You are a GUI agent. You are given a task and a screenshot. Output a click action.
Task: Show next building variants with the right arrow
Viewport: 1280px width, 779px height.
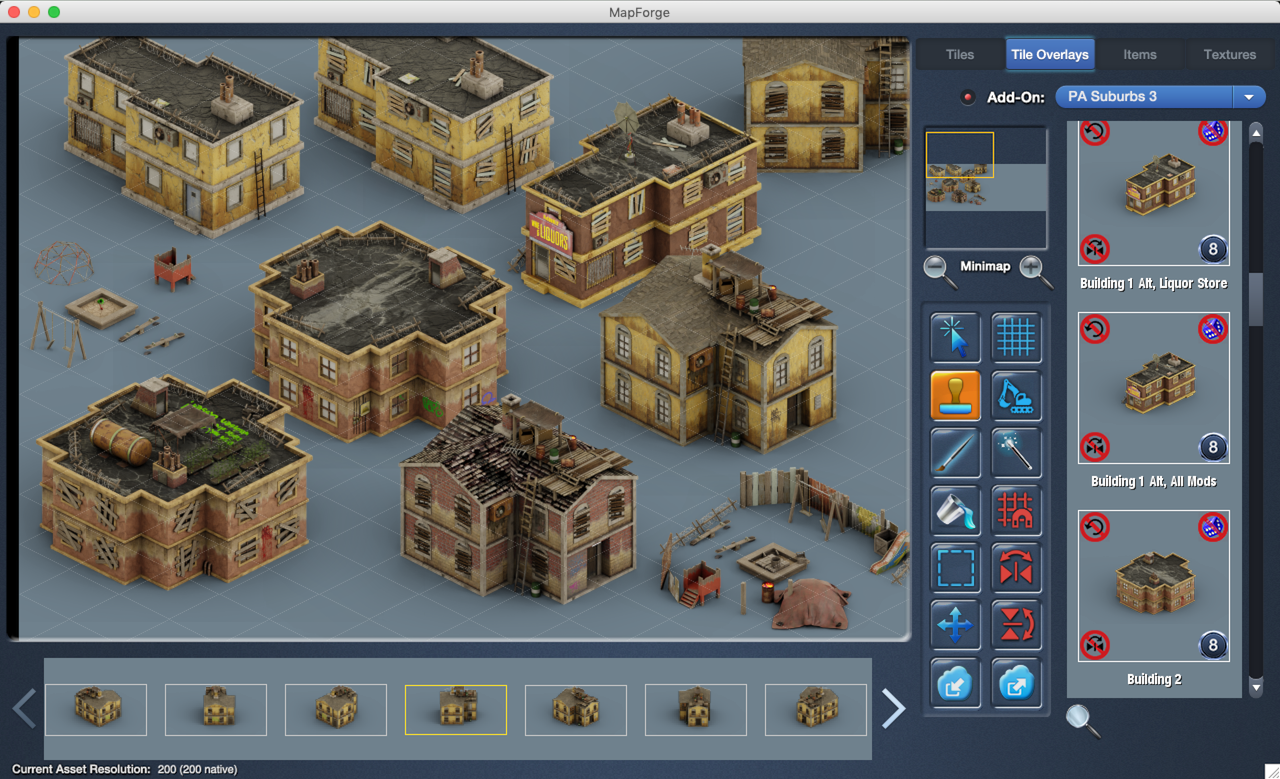[x=893, y=708]
